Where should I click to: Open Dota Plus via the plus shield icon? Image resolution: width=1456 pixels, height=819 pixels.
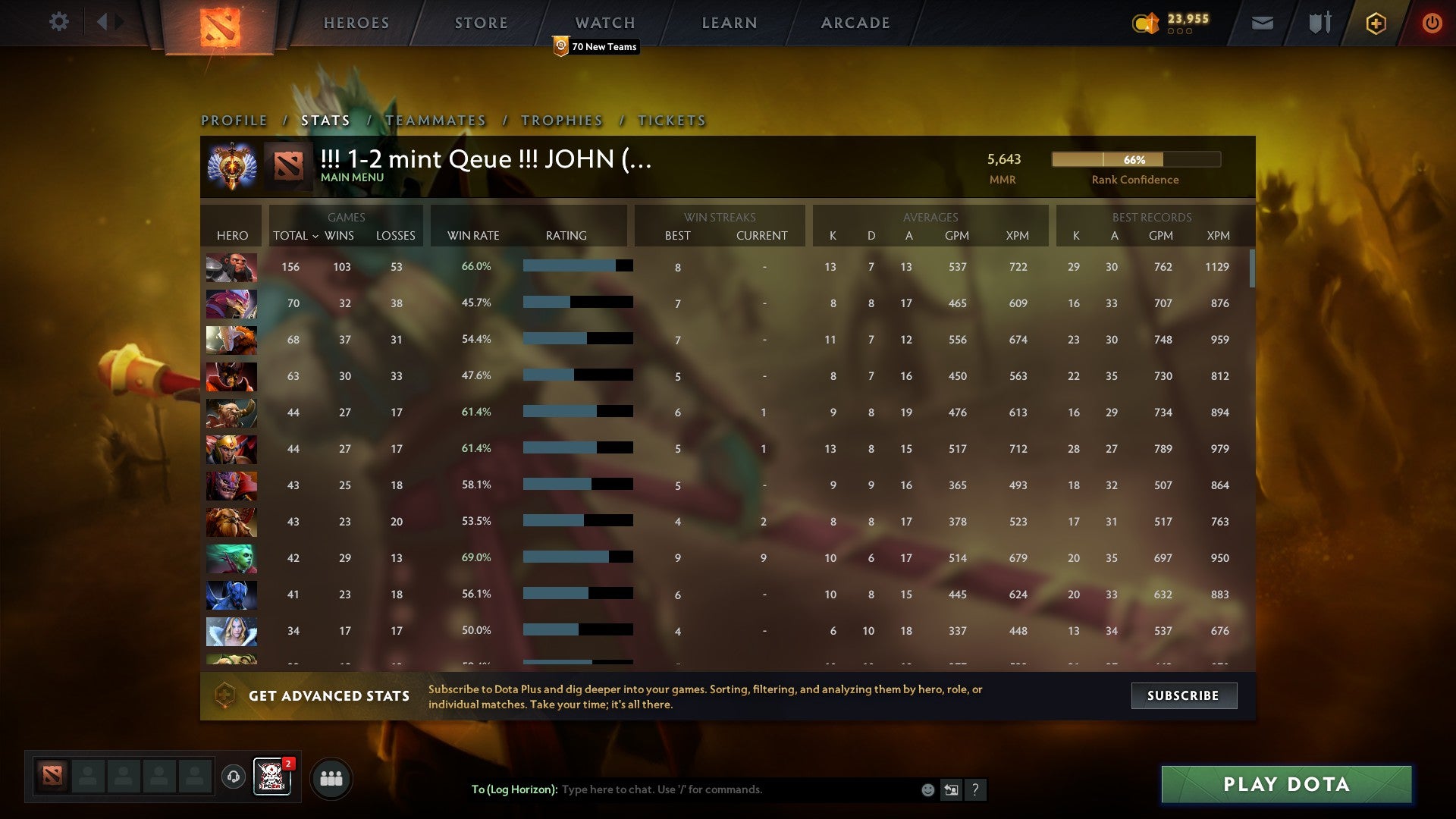click(x=1376, y=23)
